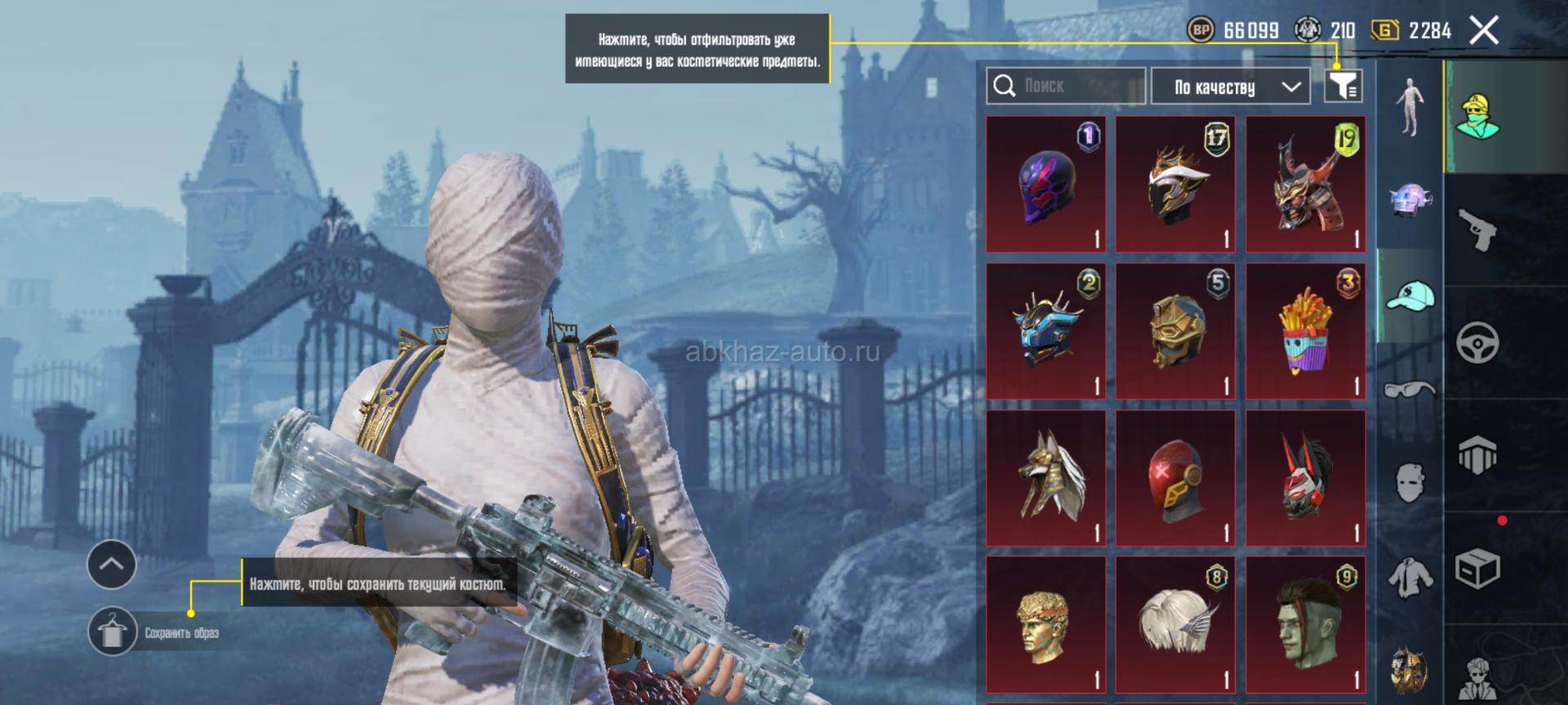Choose the green zombie face item

pos(1305,625)
